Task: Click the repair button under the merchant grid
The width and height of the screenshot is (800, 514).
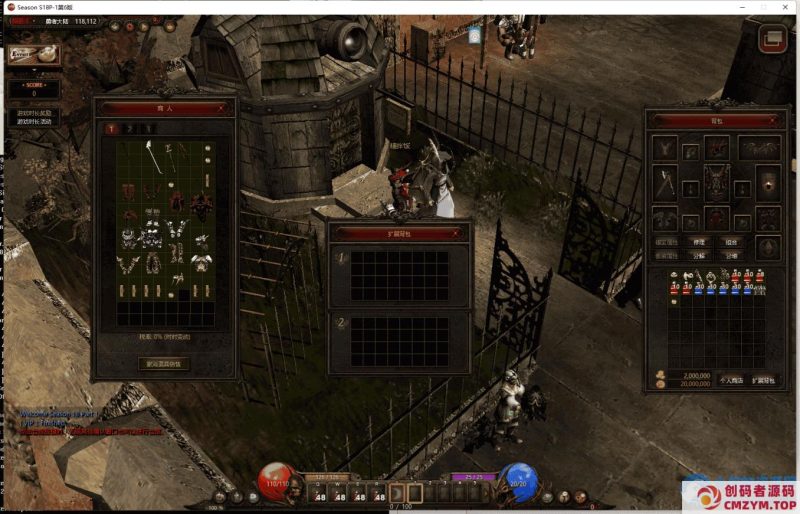Action: click(162, 364)
